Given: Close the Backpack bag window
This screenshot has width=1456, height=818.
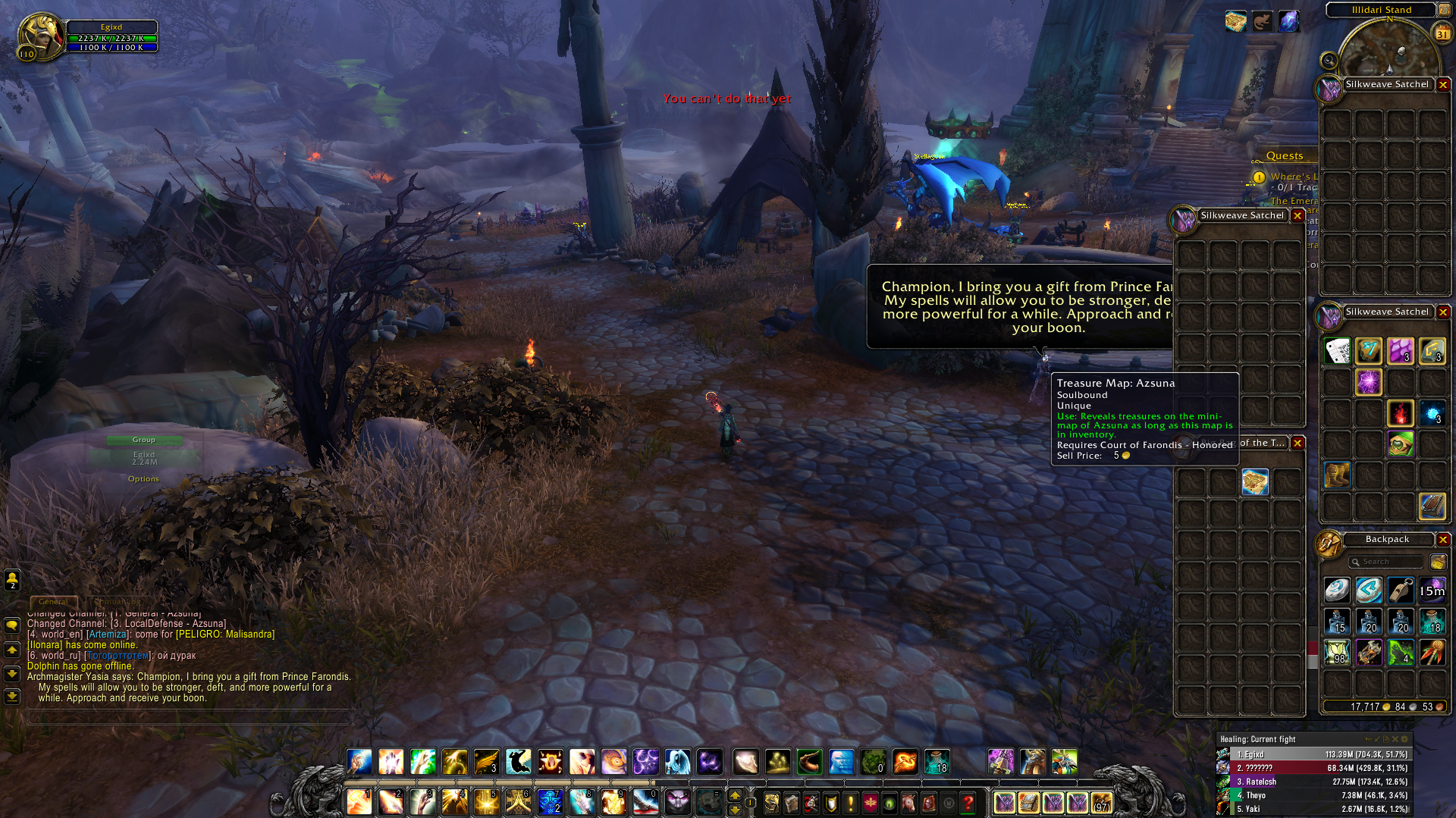Looking at the screenshot, I should [x=1443, y=540].
